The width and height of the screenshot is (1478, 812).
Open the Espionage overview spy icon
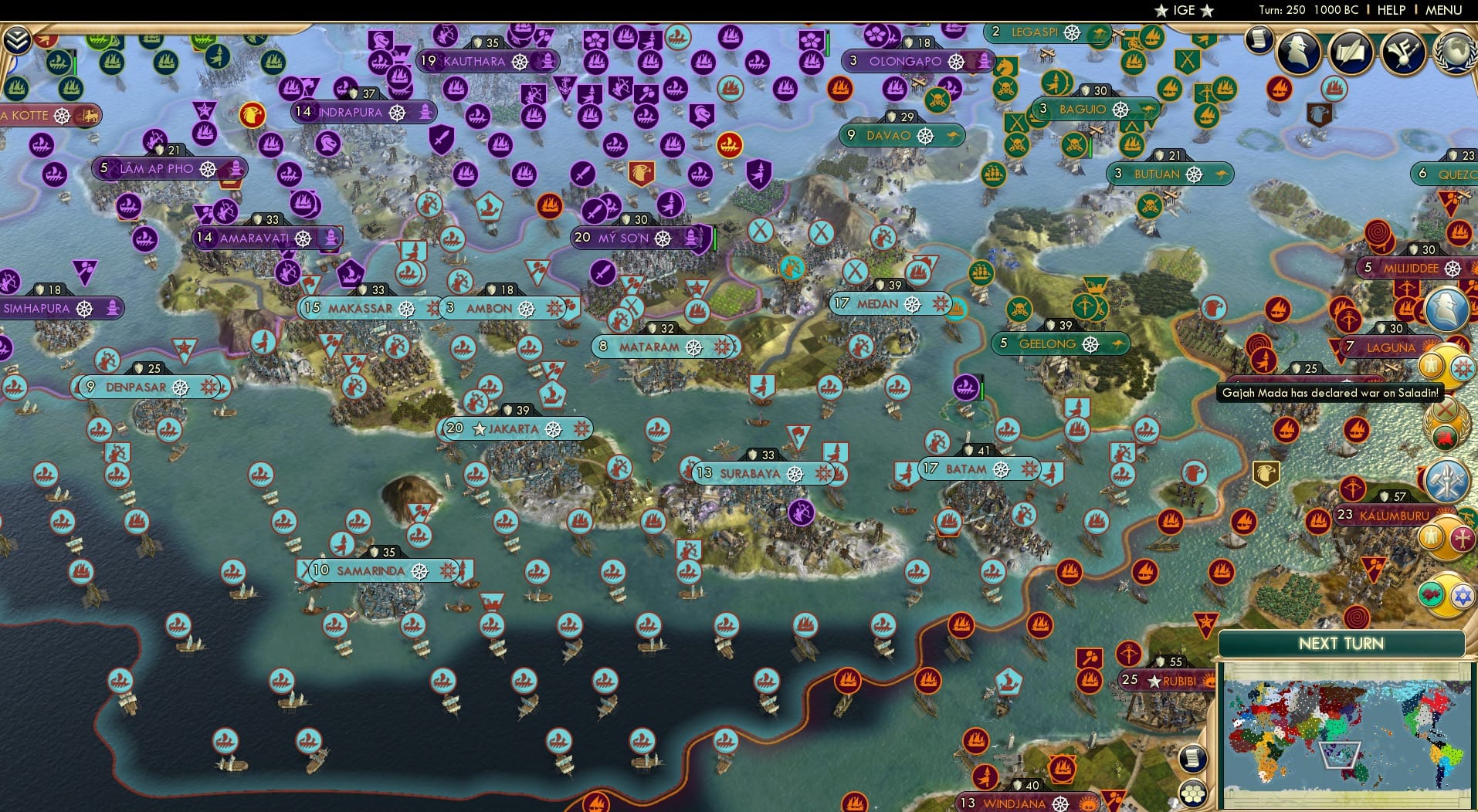(x=1297, y=53)
